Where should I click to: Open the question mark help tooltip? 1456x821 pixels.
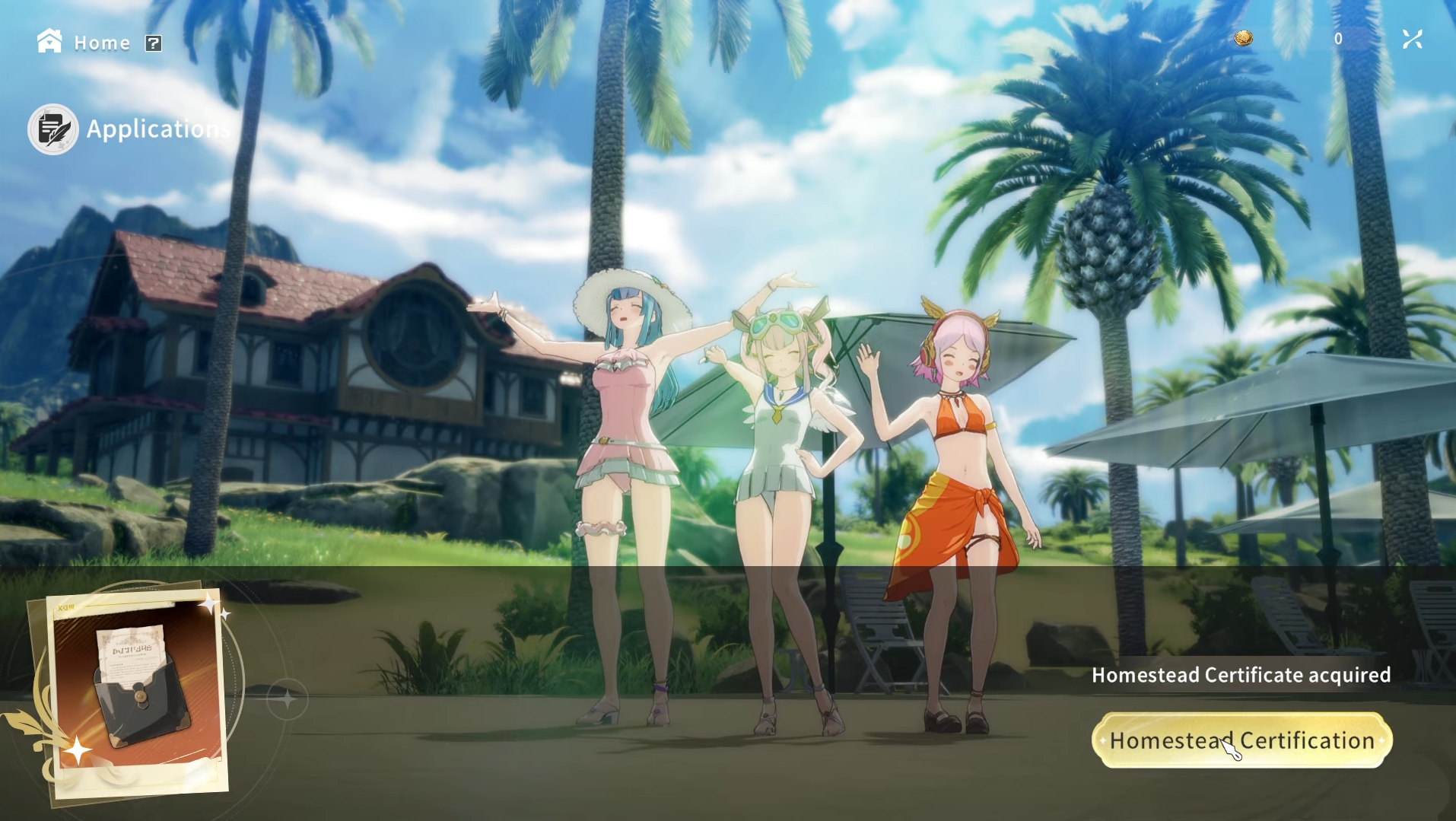pyautogui.click(x=154, y=43)
